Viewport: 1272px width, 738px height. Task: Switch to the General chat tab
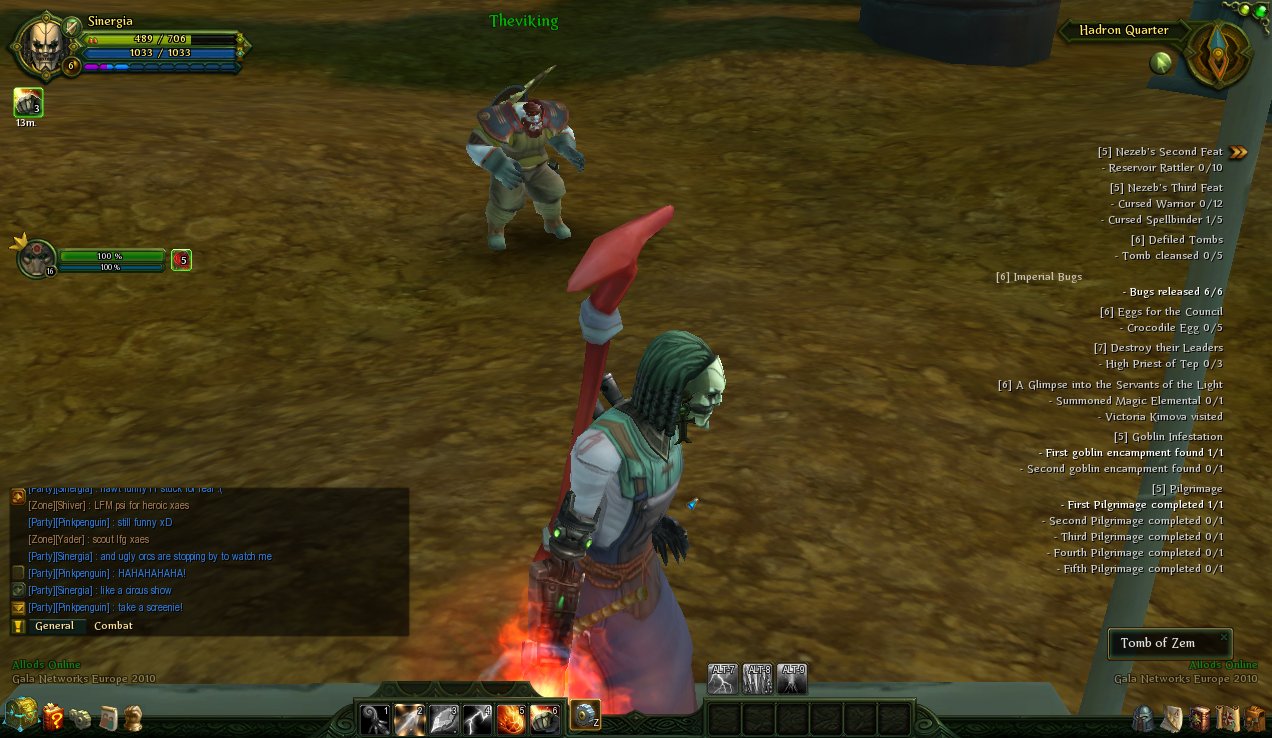54,626
